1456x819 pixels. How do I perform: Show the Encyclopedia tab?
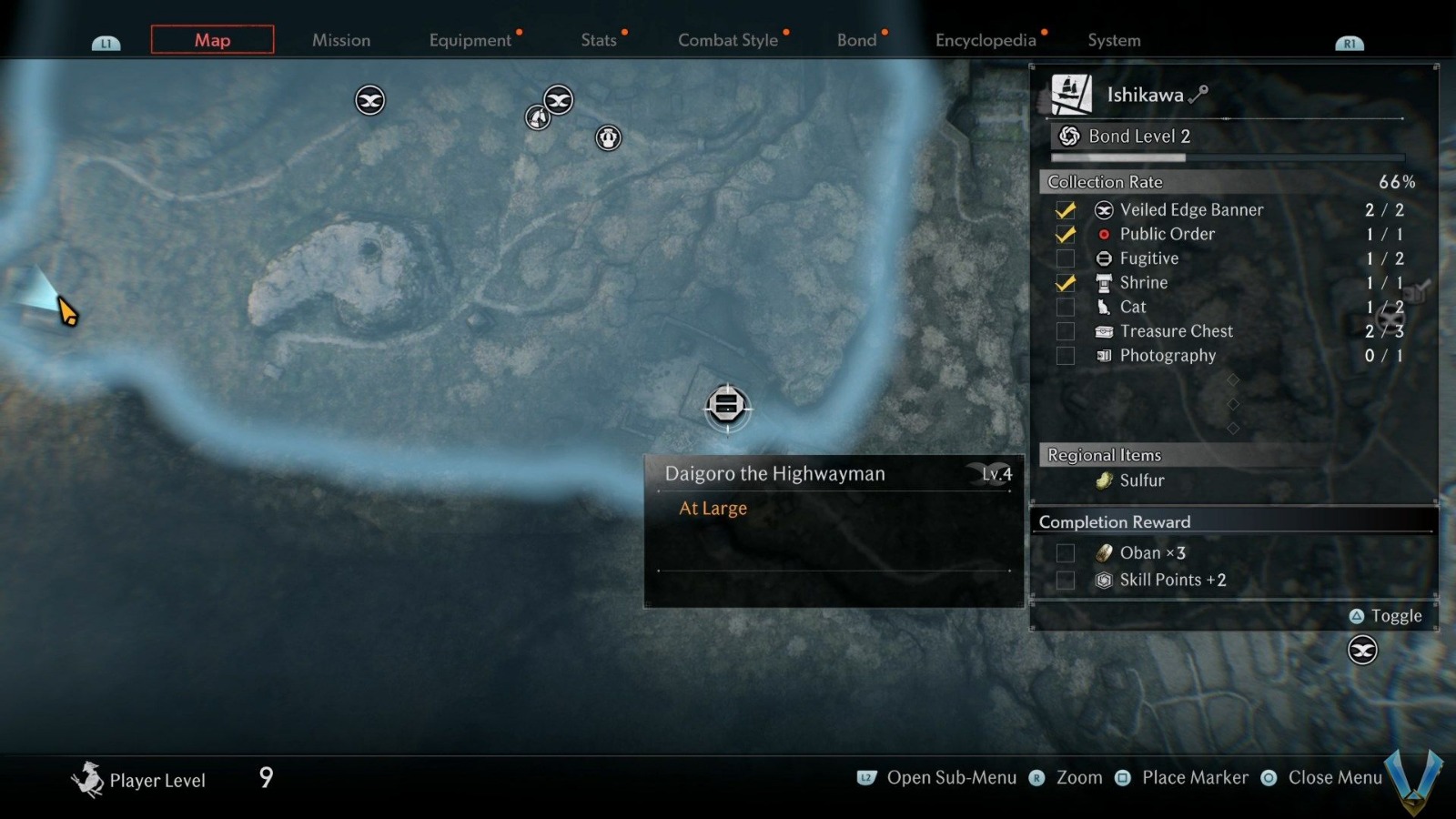tap(986, 40)
